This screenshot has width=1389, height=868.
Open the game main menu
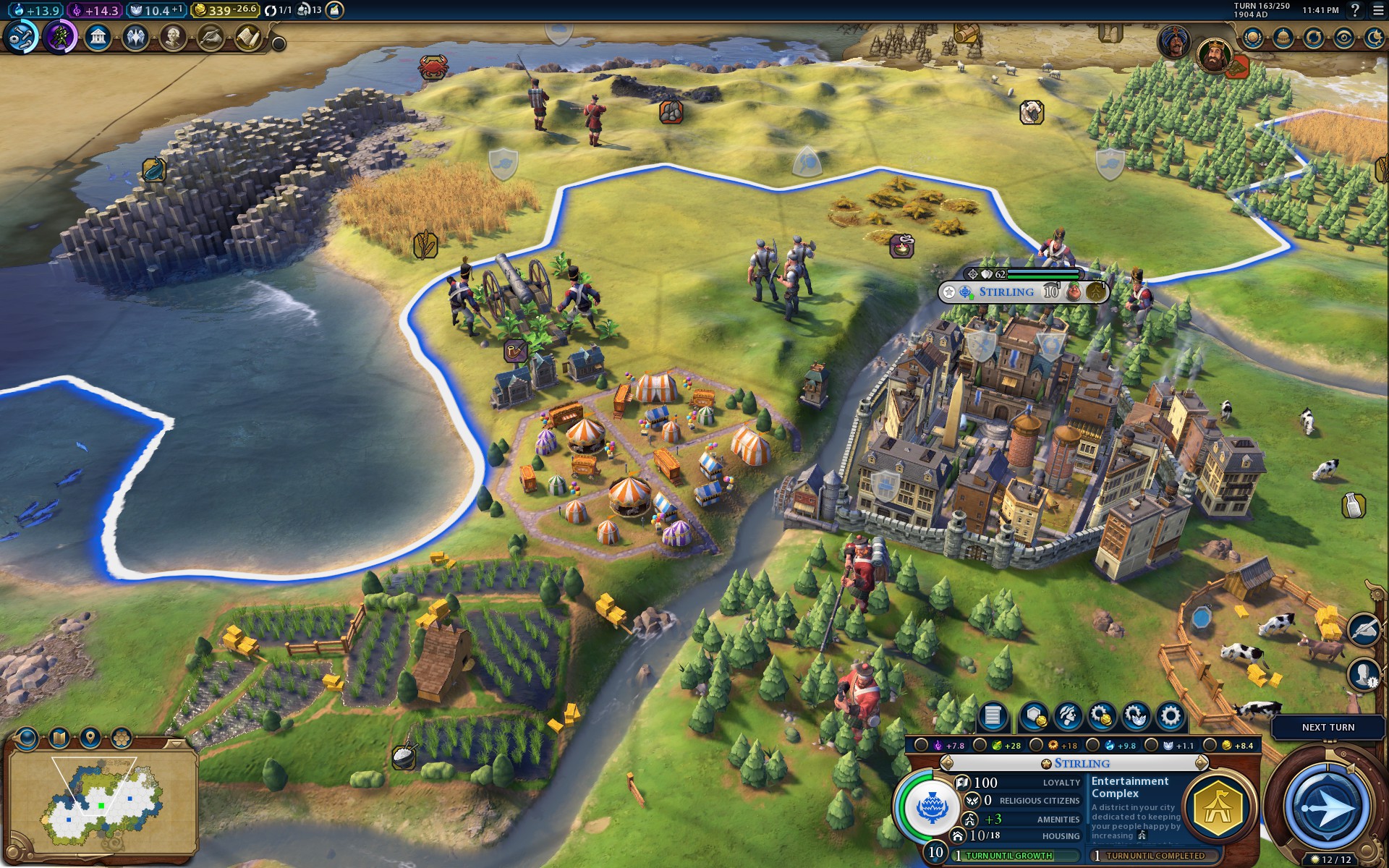point(1377,10)
